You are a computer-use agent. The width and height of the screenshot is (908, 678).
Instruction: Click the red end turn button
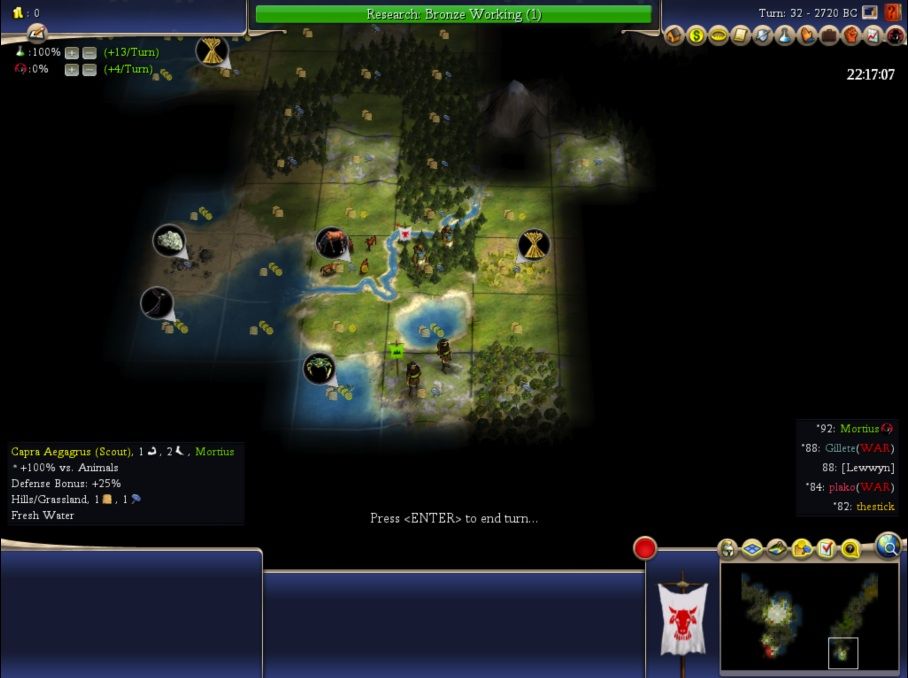coord(645,548)
